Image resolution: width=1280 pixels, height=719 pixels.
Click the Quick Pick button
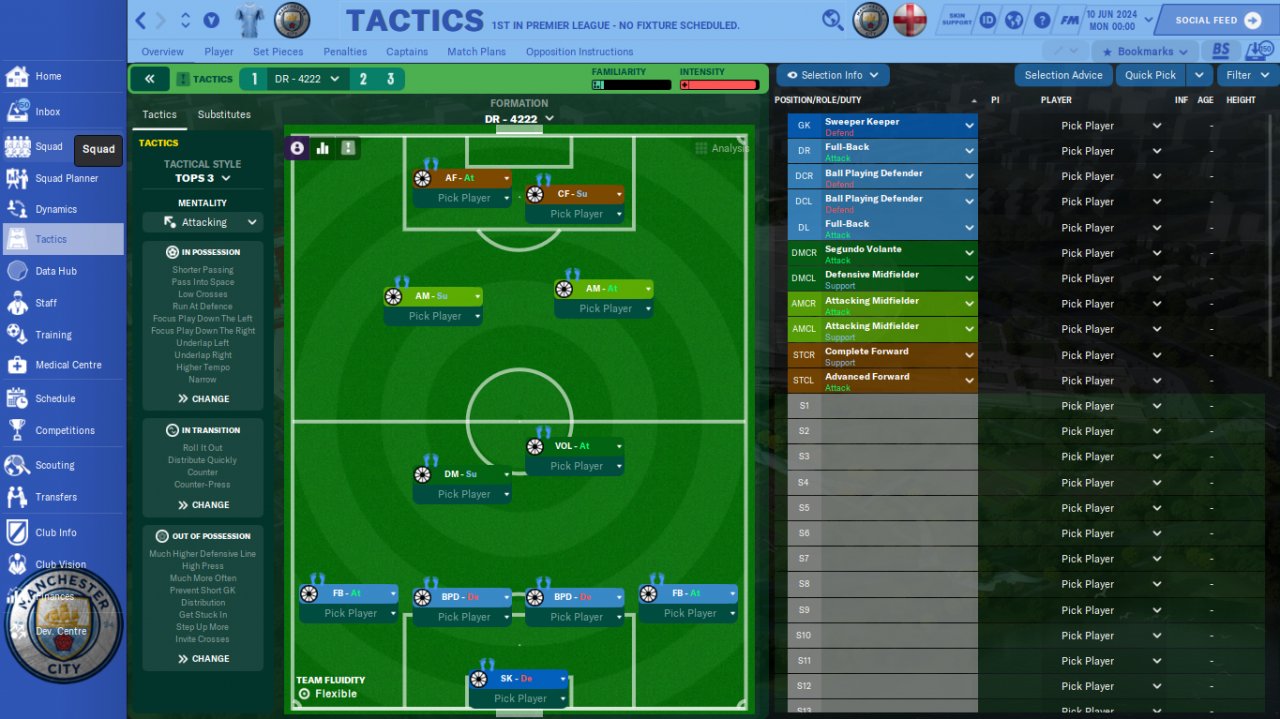pos(1150,75)
